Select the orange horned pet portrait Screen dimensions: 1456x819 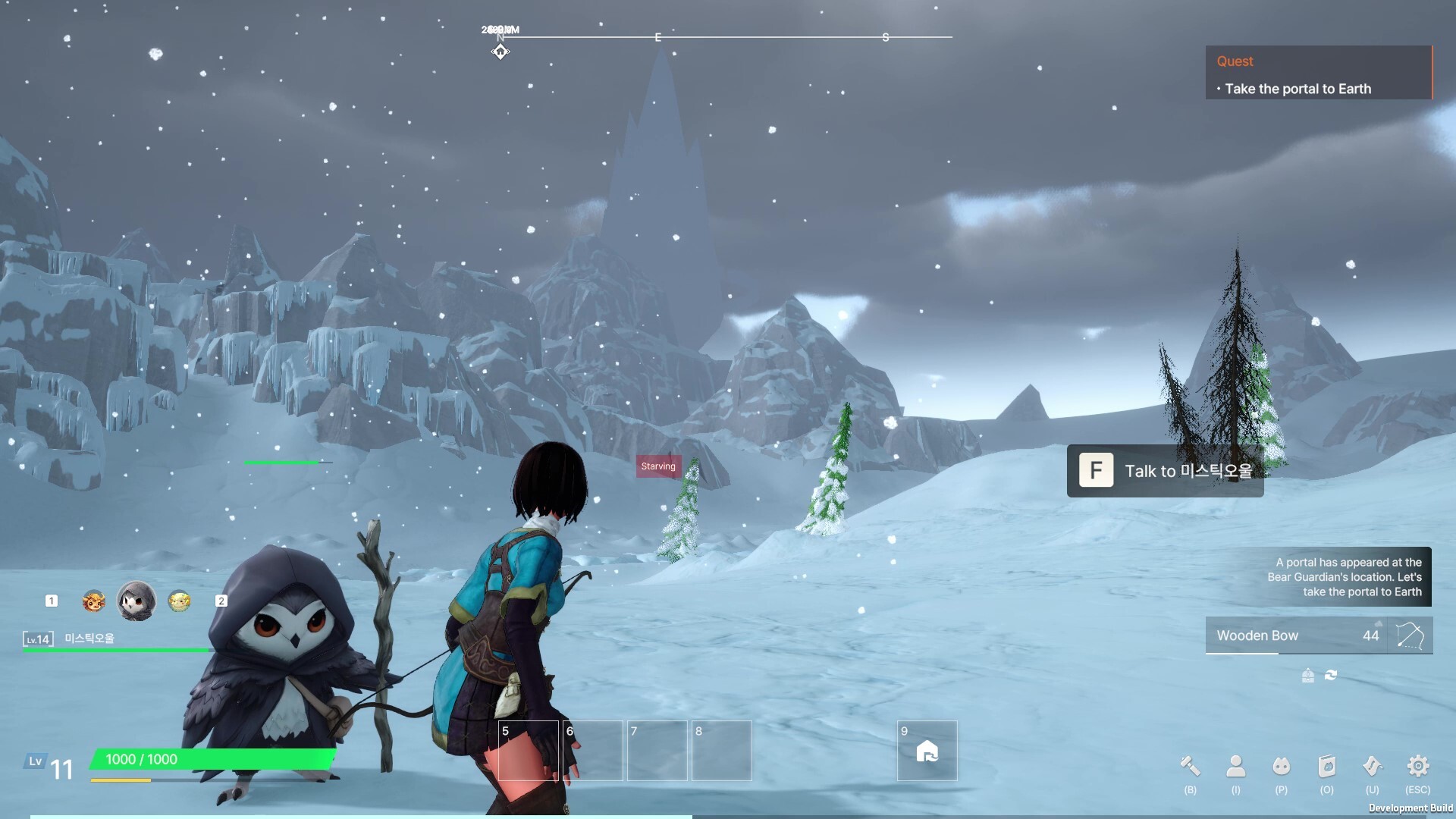(x=93, y=601)
